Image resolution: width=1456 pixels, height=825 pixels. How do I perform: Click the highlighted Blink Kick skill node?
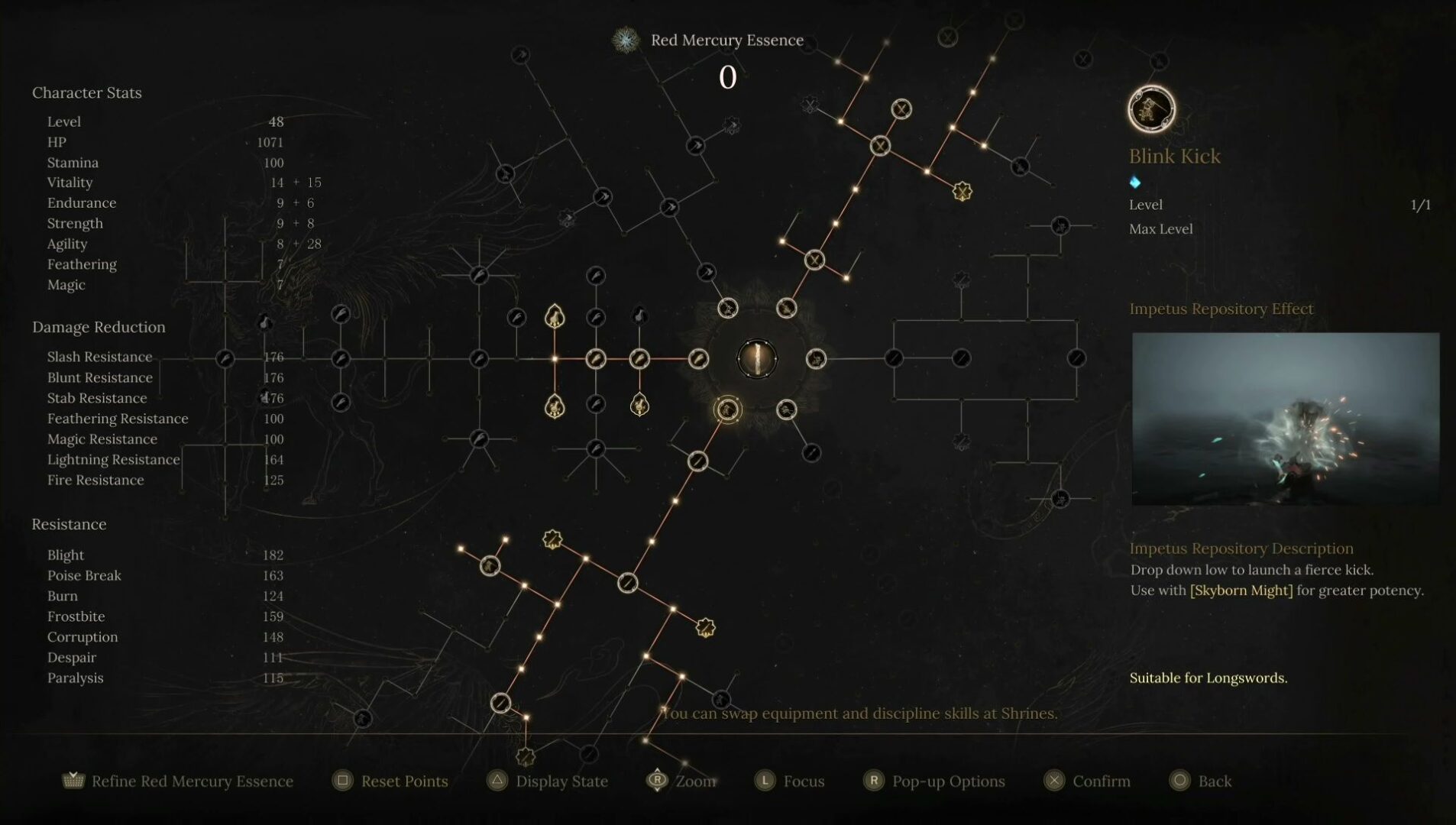[727, 410]
